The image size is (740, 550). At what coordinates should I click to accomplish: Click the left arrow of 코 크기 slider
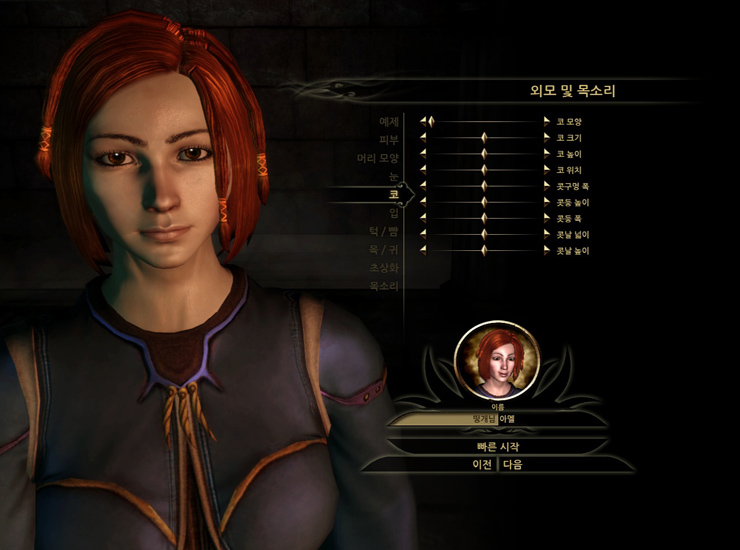(424, 138)
